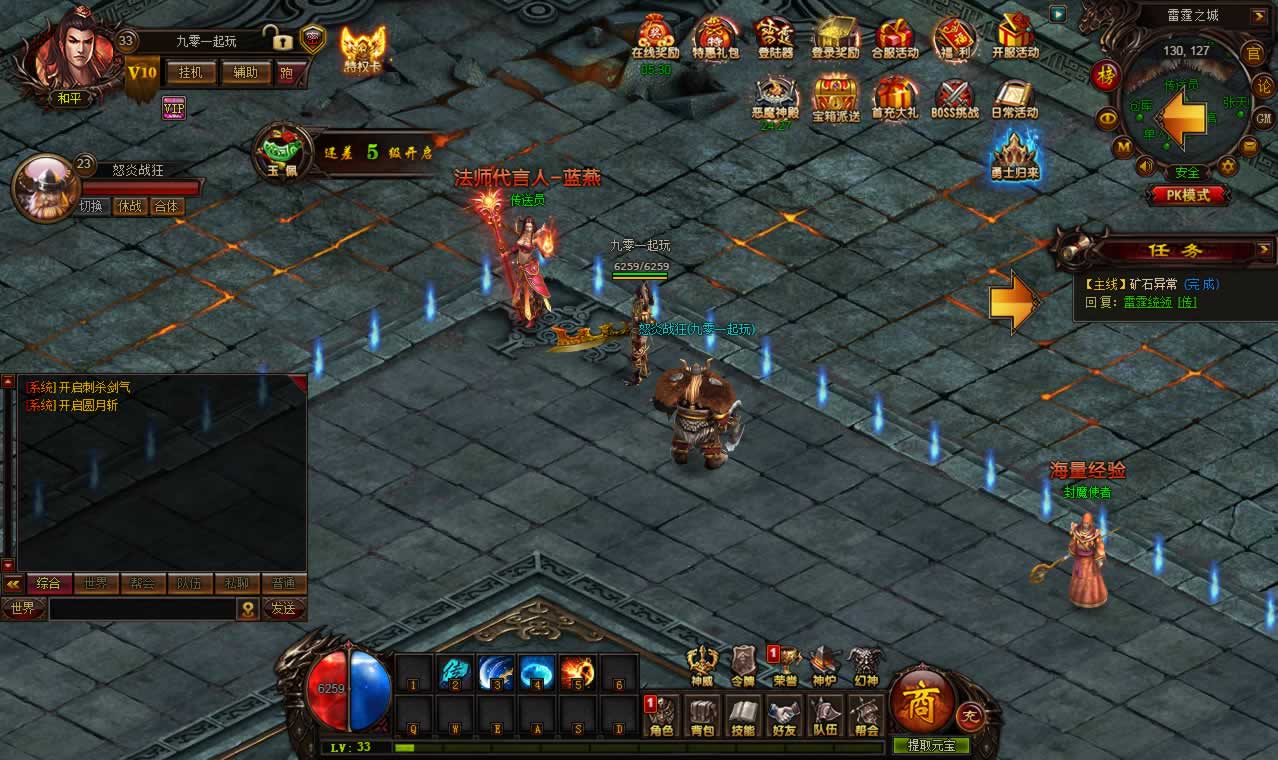Click the 首充大礼 first recharge gift
The image size is (1278, 760).
(x=895, y=100)
